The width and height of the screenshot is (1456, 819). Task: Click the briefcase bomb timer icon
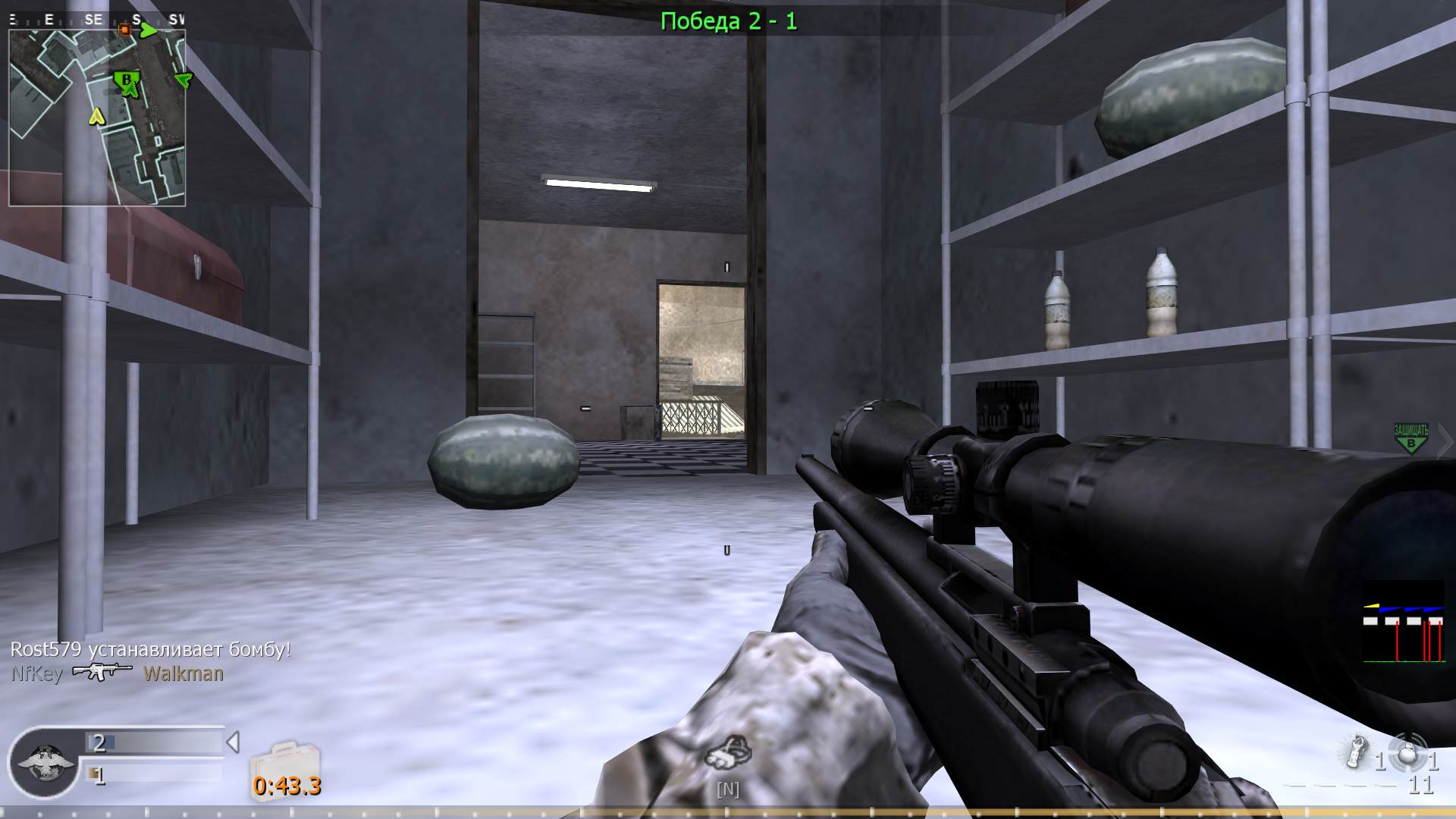pyautogui.click(x=287, y=758)
